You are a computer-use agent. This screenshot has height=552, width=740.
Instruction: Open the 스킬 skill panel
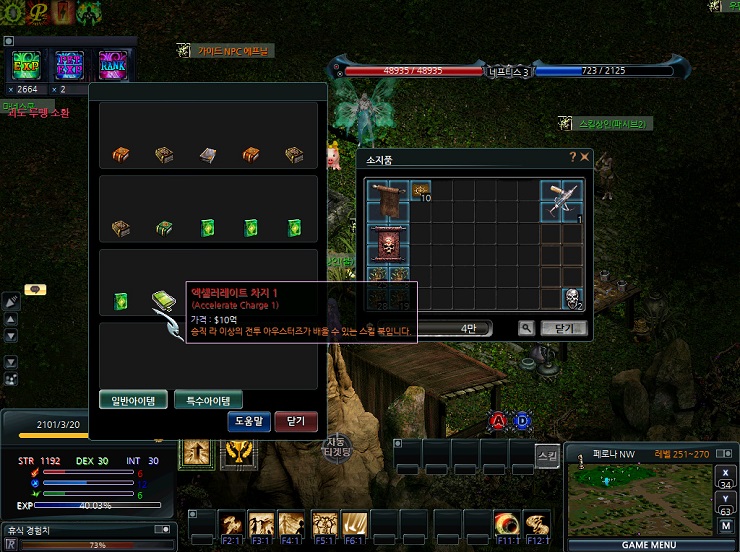click(x=546, y=454)
